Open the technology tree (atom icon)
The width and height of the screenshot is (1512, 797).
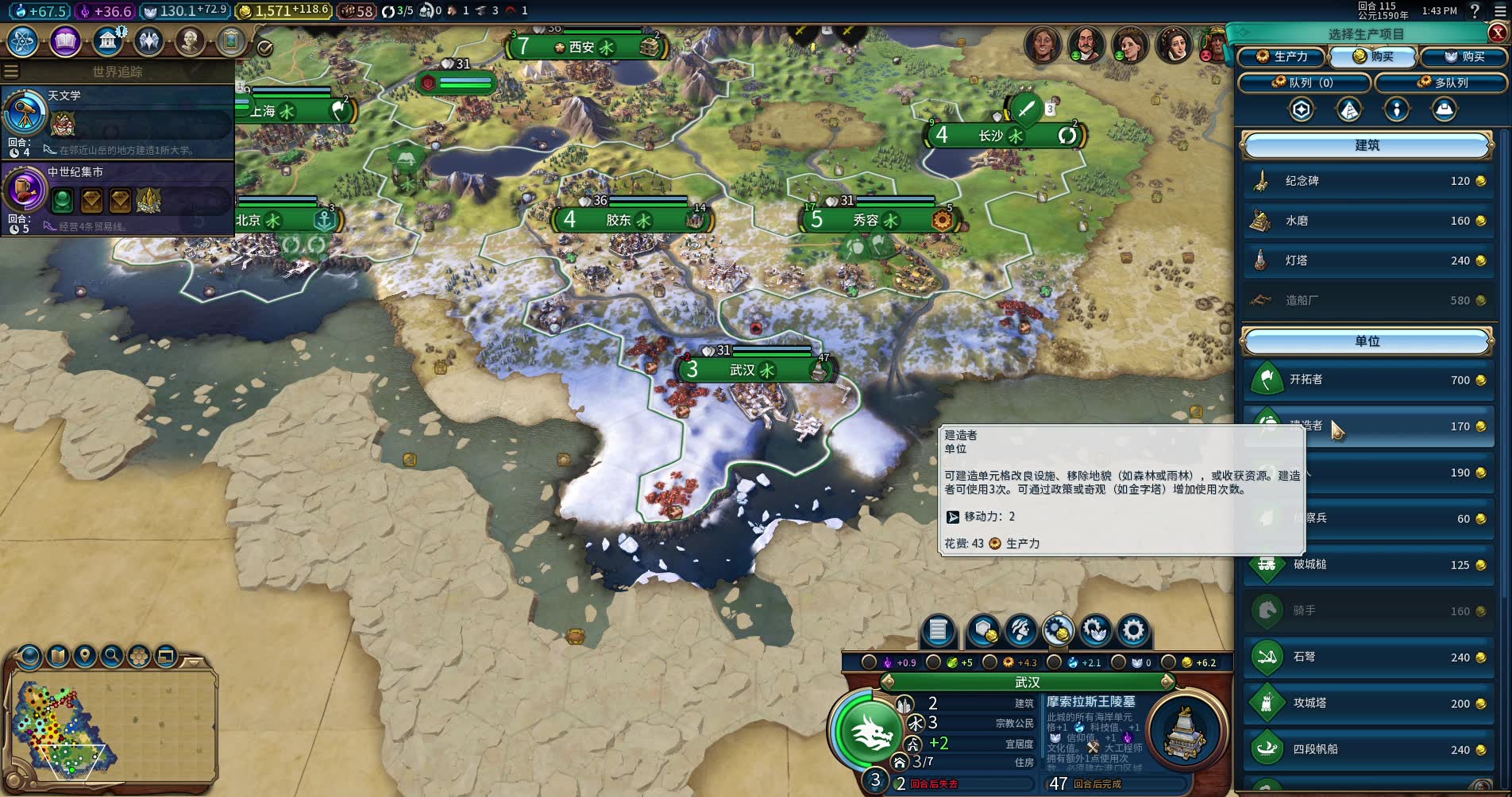21,41
